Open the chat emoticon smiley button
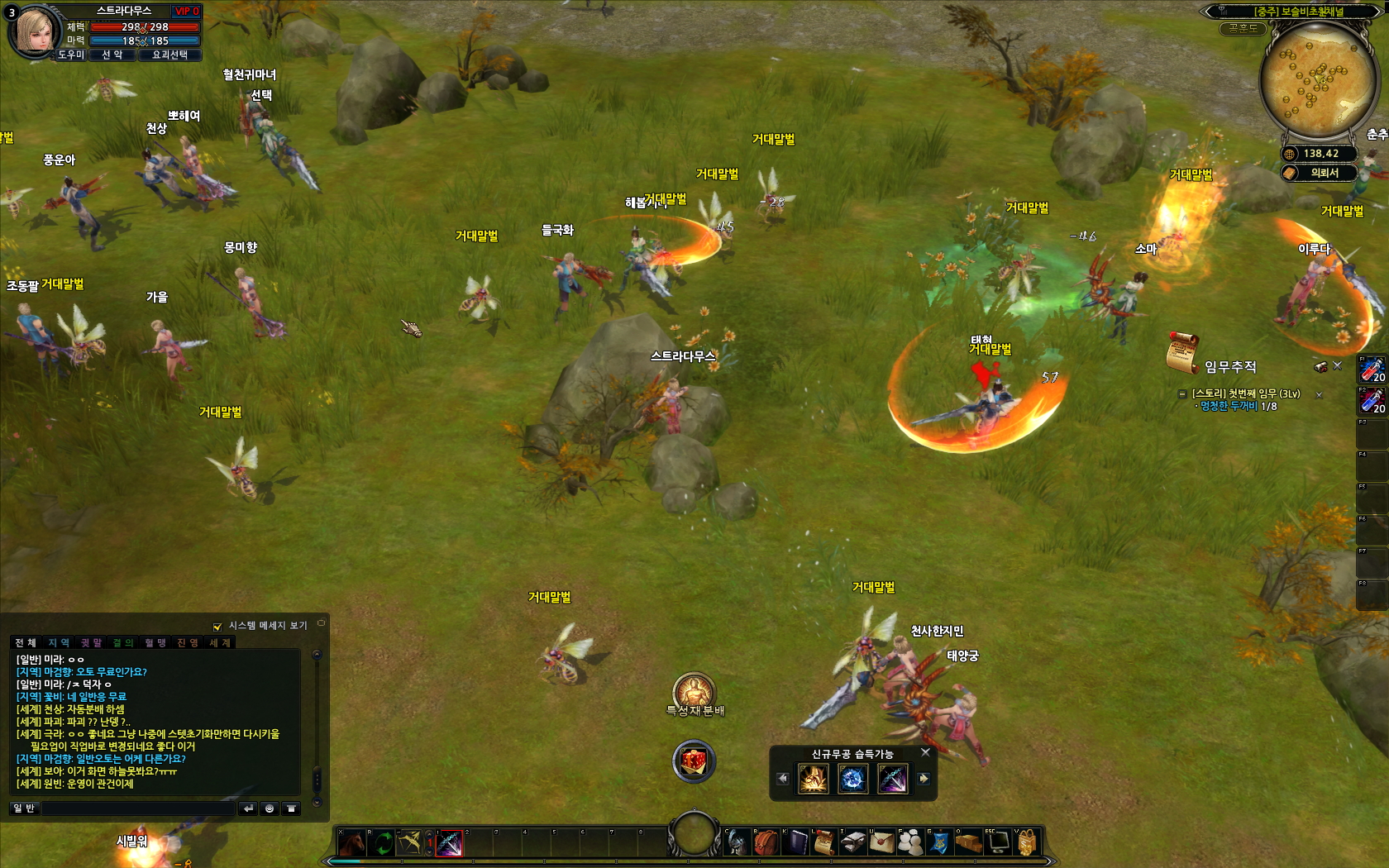Image resolution: width=1389 pixels, height=868 pixels. tap(270, 808)
